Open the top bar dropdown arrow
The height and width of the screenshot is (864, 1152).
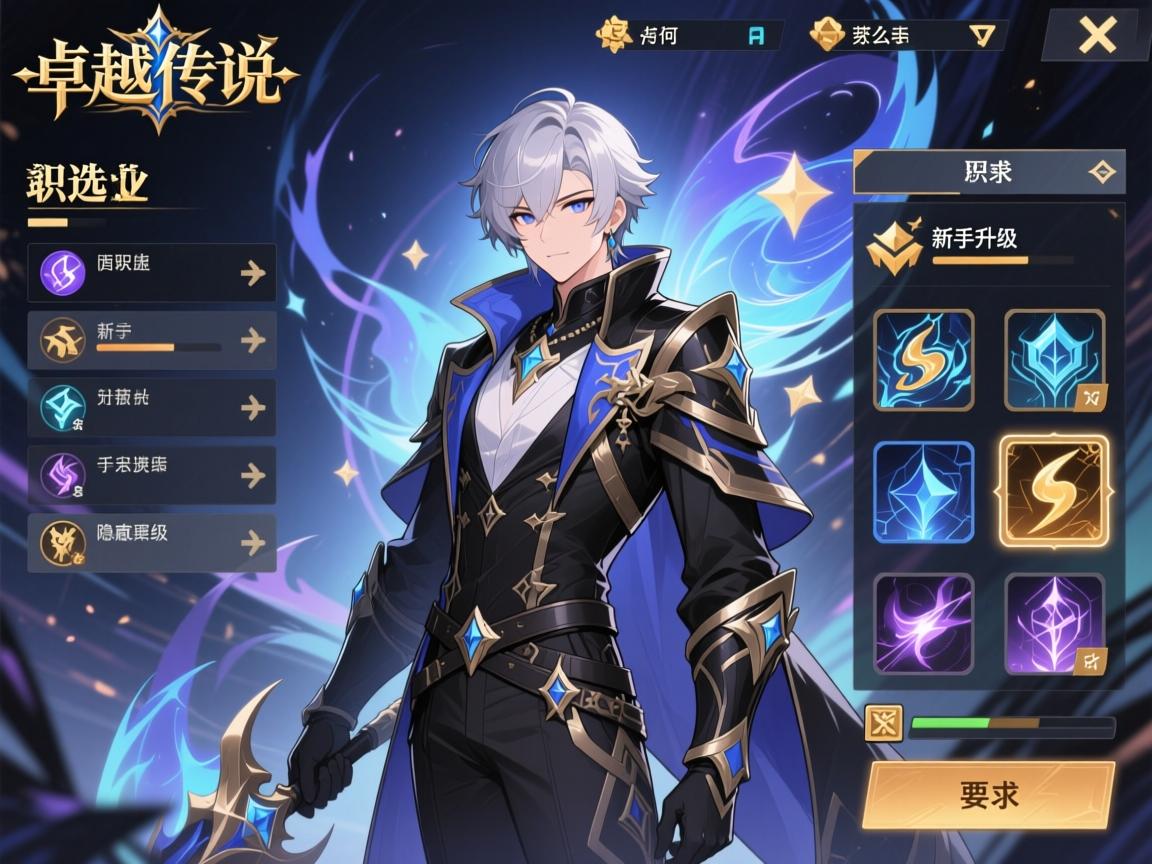coord(983,35)
